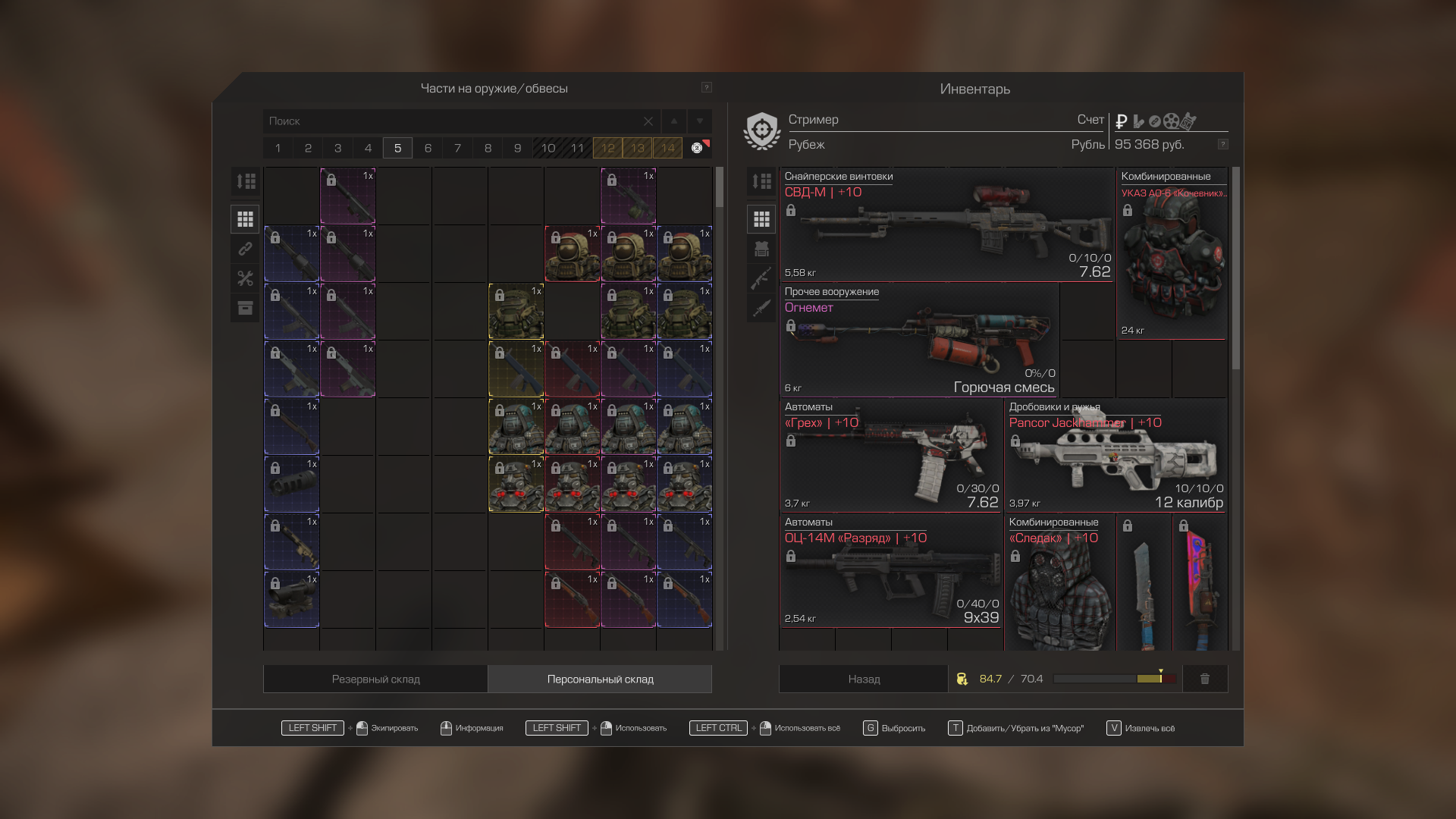The width and height of the screenshot is (1456, 819).
Task: Open help for the storage panel
Action: point(706,88)
